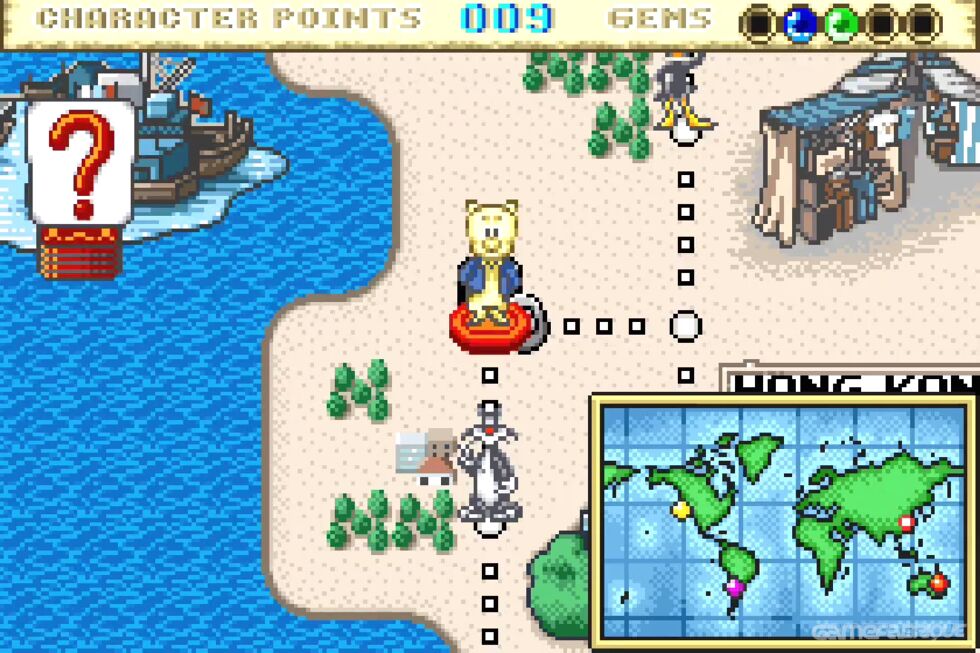The height and width of the screenshot is (653, 980).
Task: Open the question mark hint sign
Action: point(80,165)
